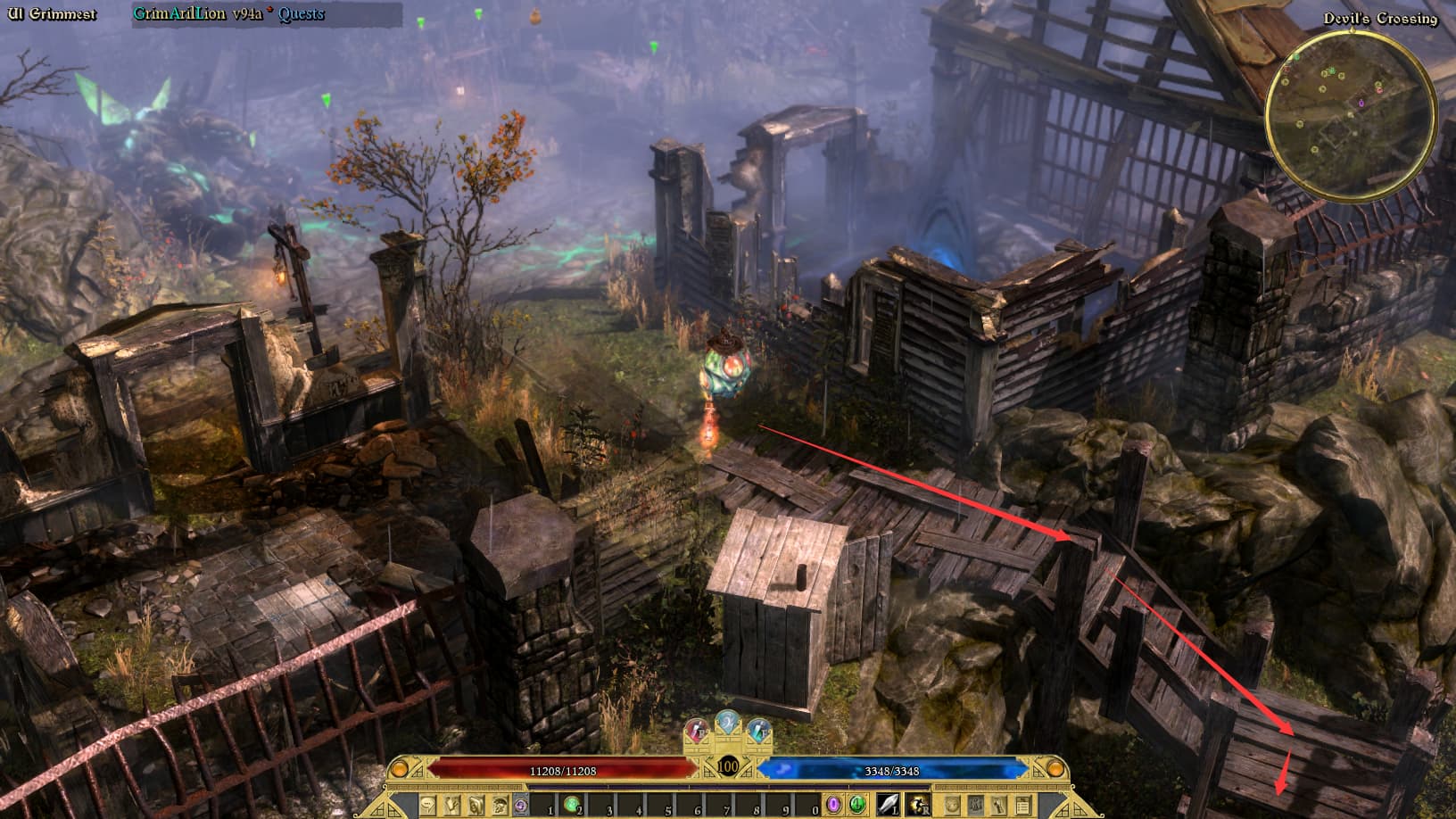Open the Quests link at the top

click(301, 14)
